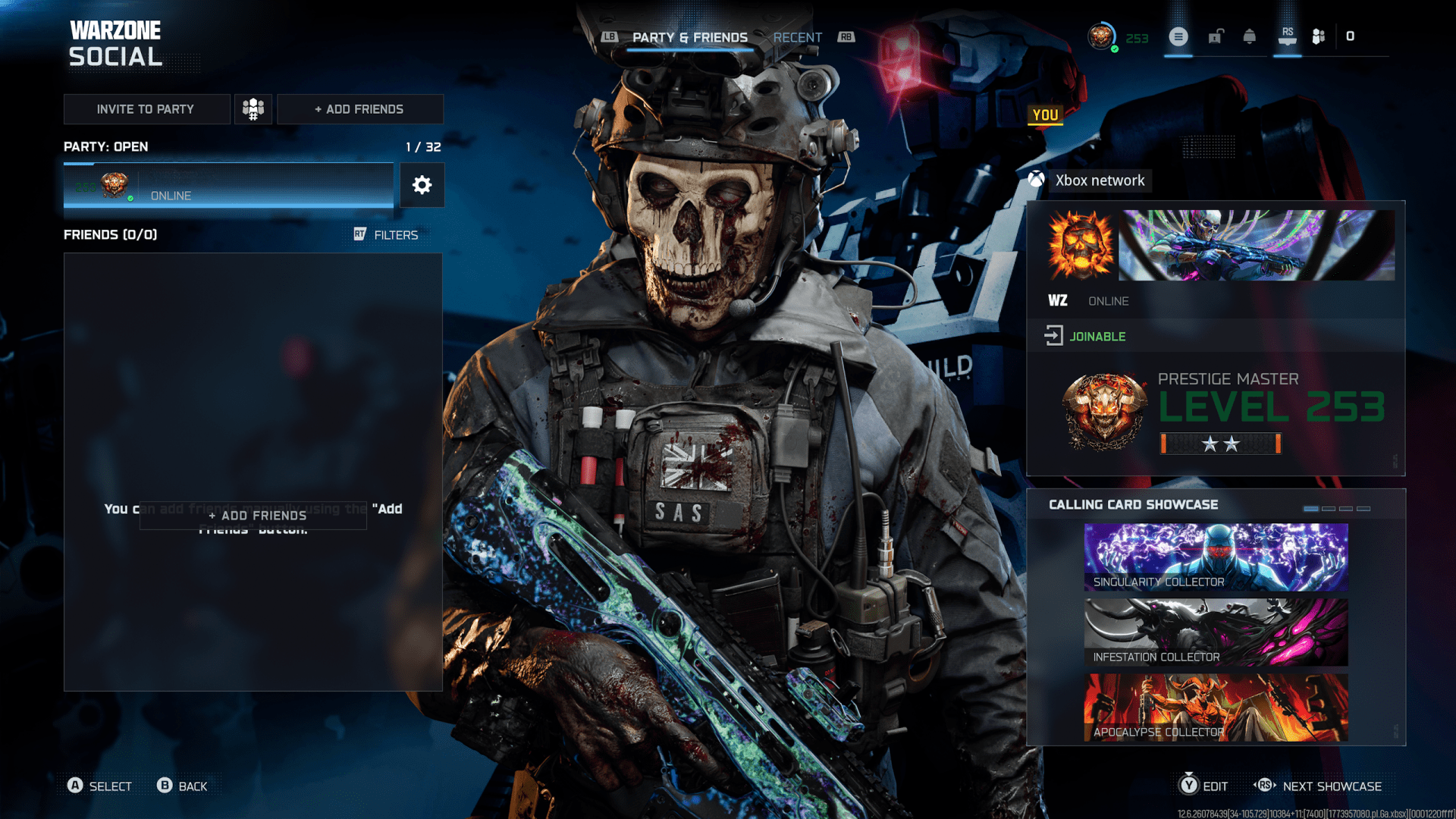Open the notifications bell icon

pos(1250,36)
